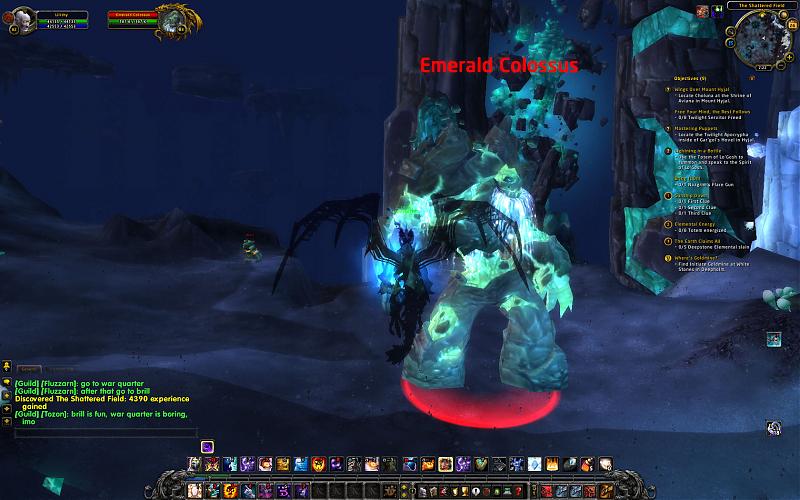Select the Mastering Puppets quest objective
The height and width of the screenshot is (500, 800).
tap(696, 128)
